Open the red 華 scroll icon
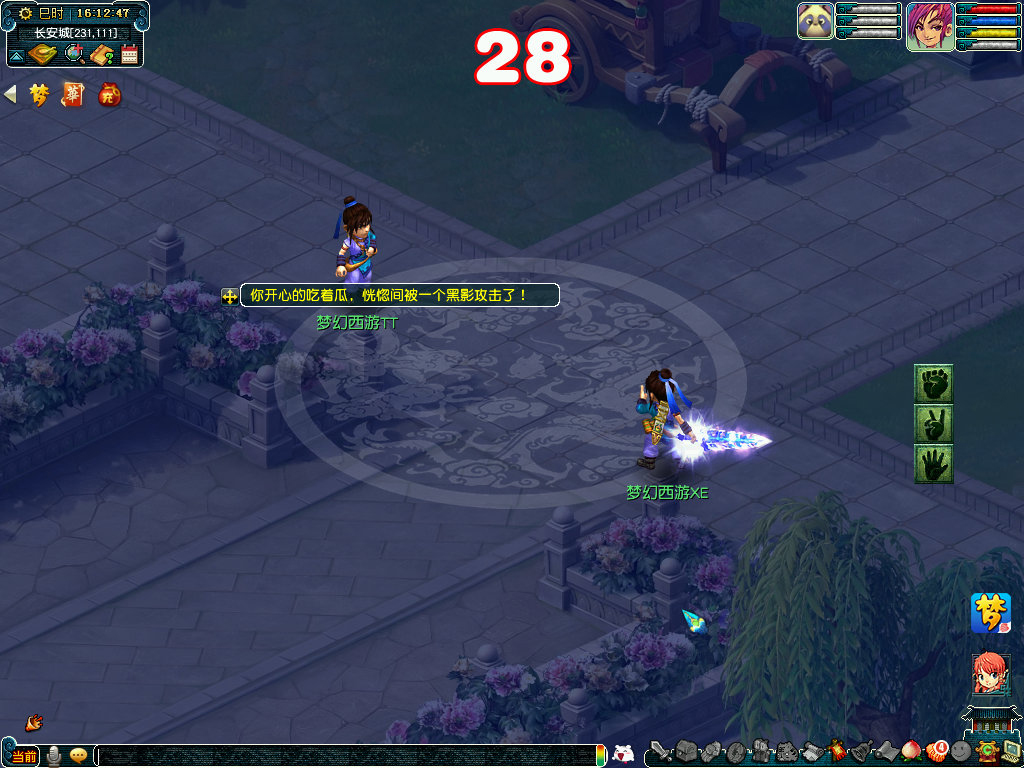 click(73, 95)
